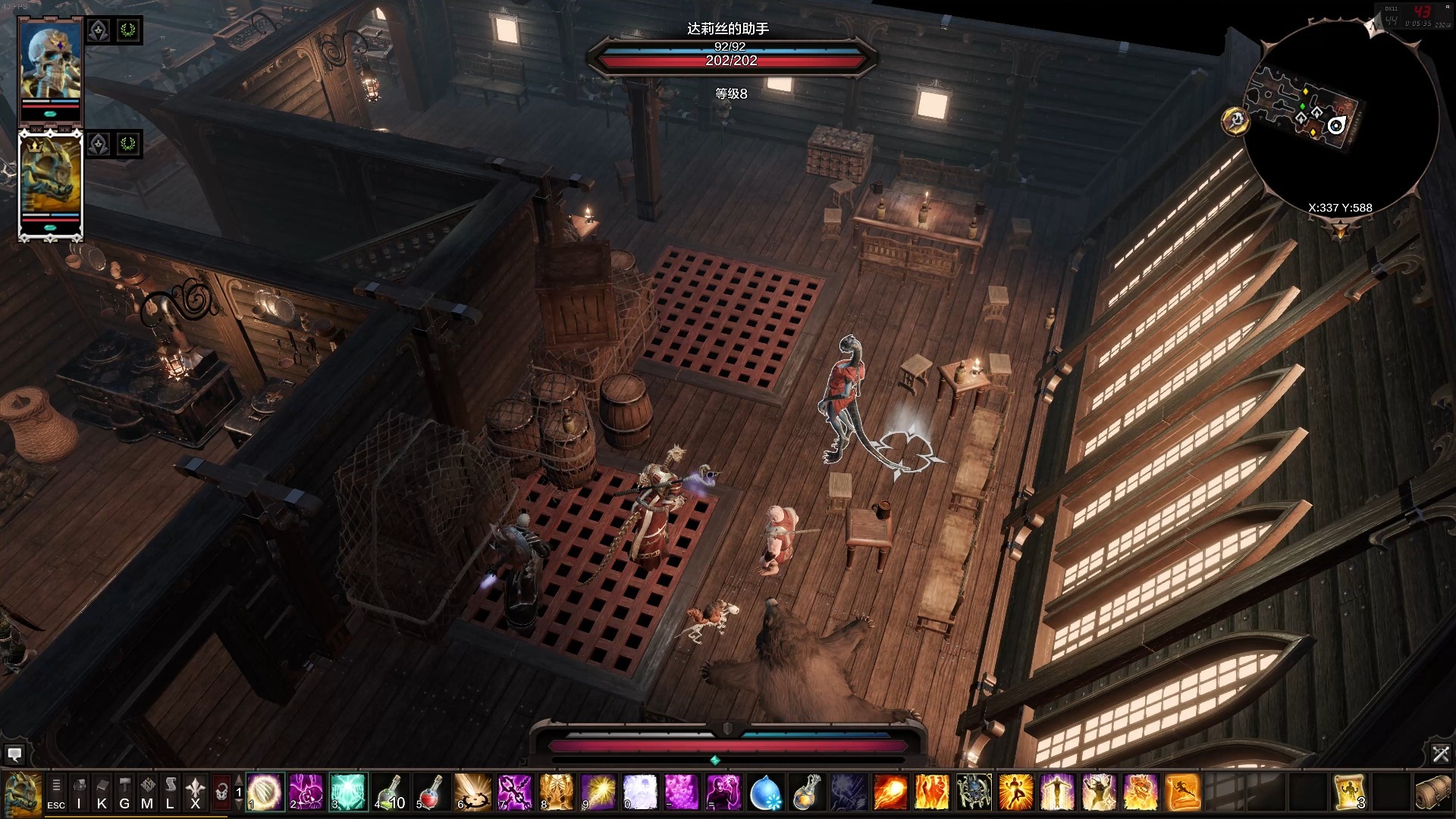Open the map compass button
Viewport: 1456px width, 819px height.
tap(147, 792)
